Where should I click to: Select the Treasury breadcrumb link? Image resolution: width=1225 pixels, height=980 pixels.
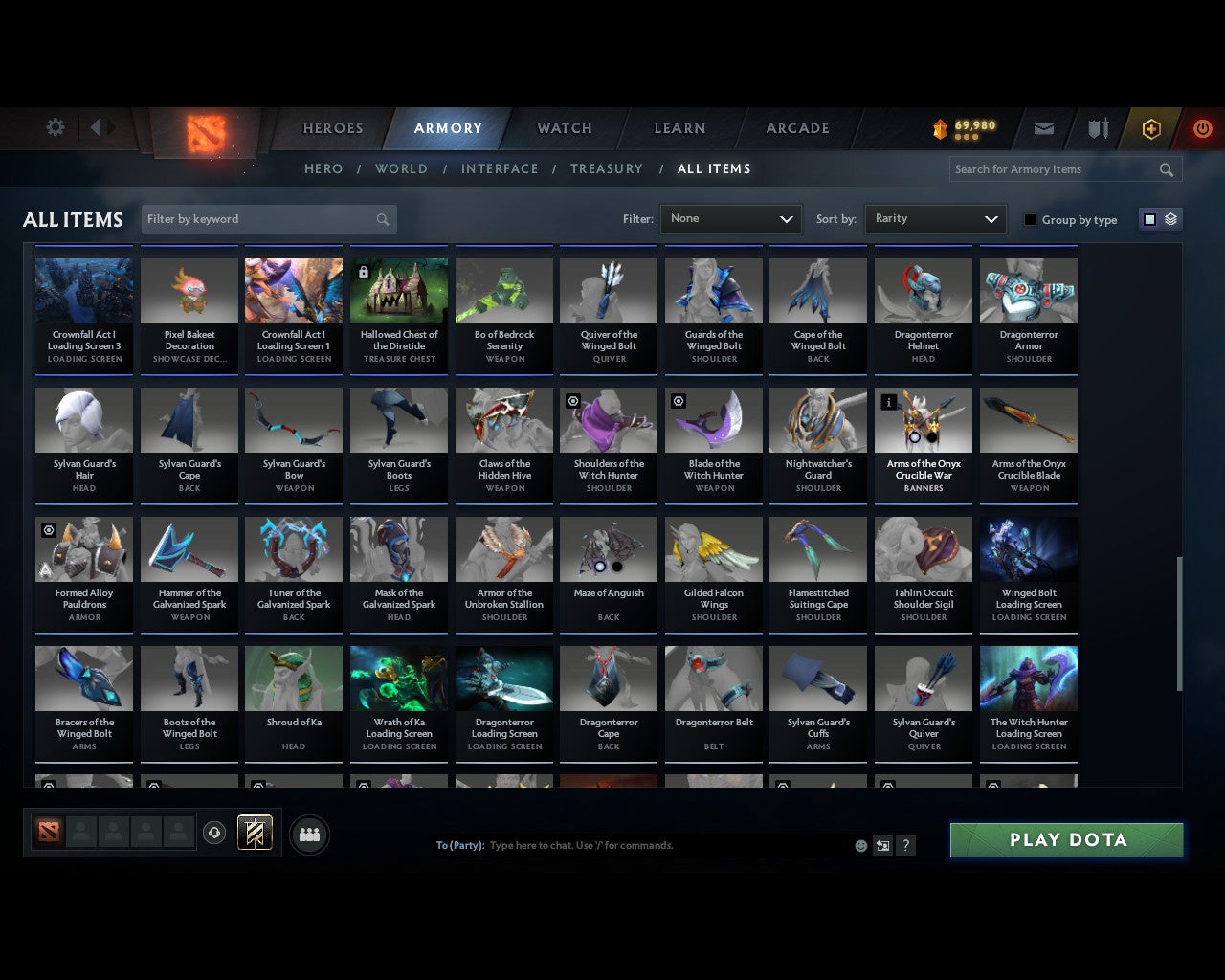606,168
